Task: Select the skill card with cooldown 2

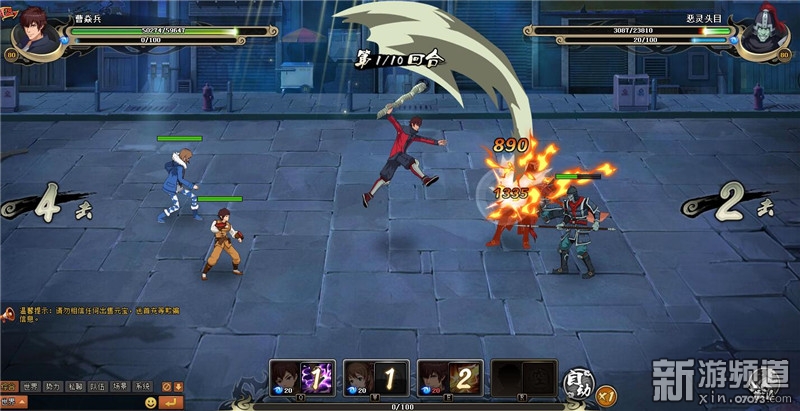Action: coord(451,378)
